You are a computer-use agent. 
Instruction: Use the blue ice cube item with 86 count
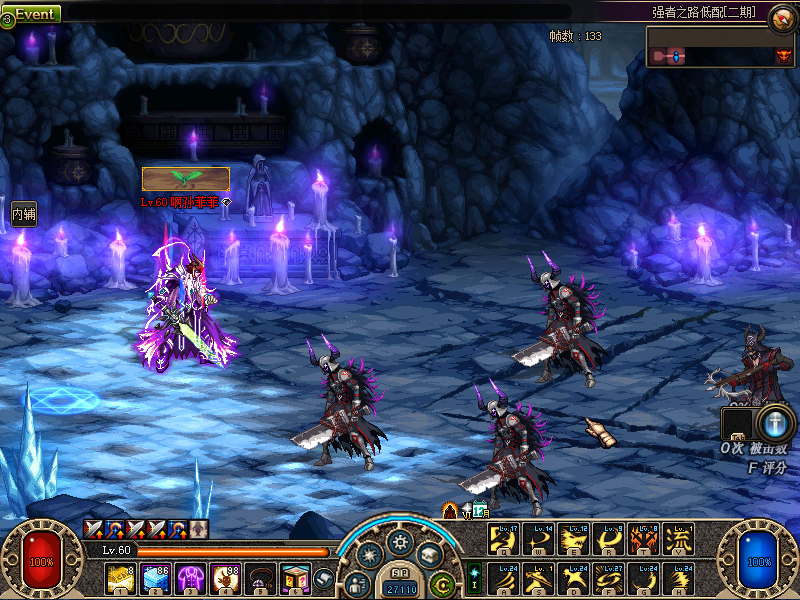click(x=155, y=578)
